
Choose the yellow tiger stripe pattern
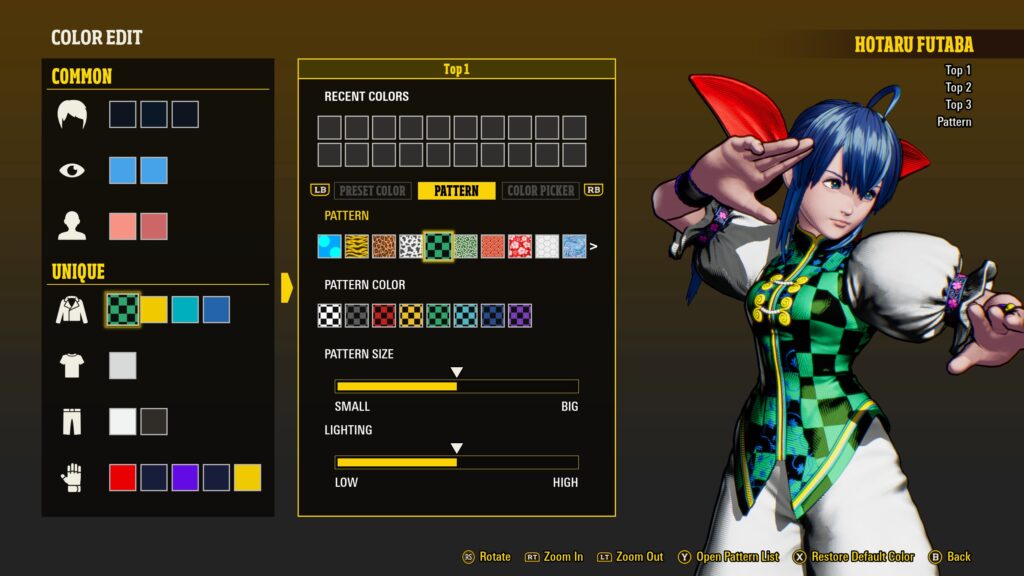357,246
